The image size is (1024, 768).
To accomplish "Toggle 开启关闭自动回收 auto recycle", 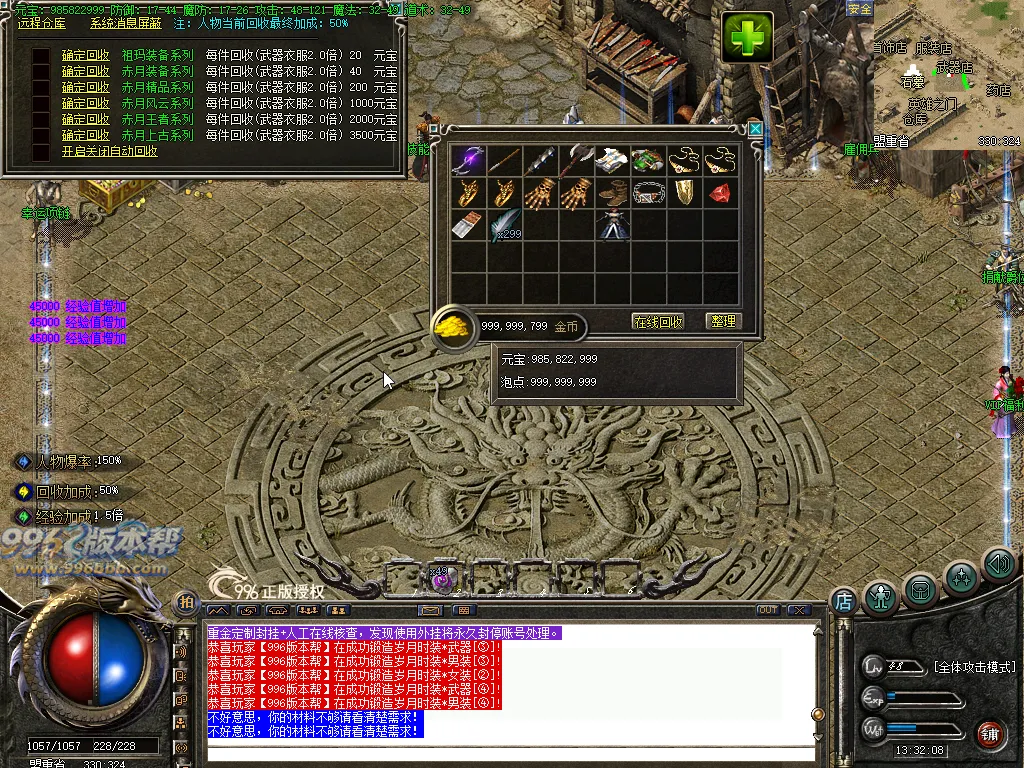I will pyautogui.click(x=109, y=152).
